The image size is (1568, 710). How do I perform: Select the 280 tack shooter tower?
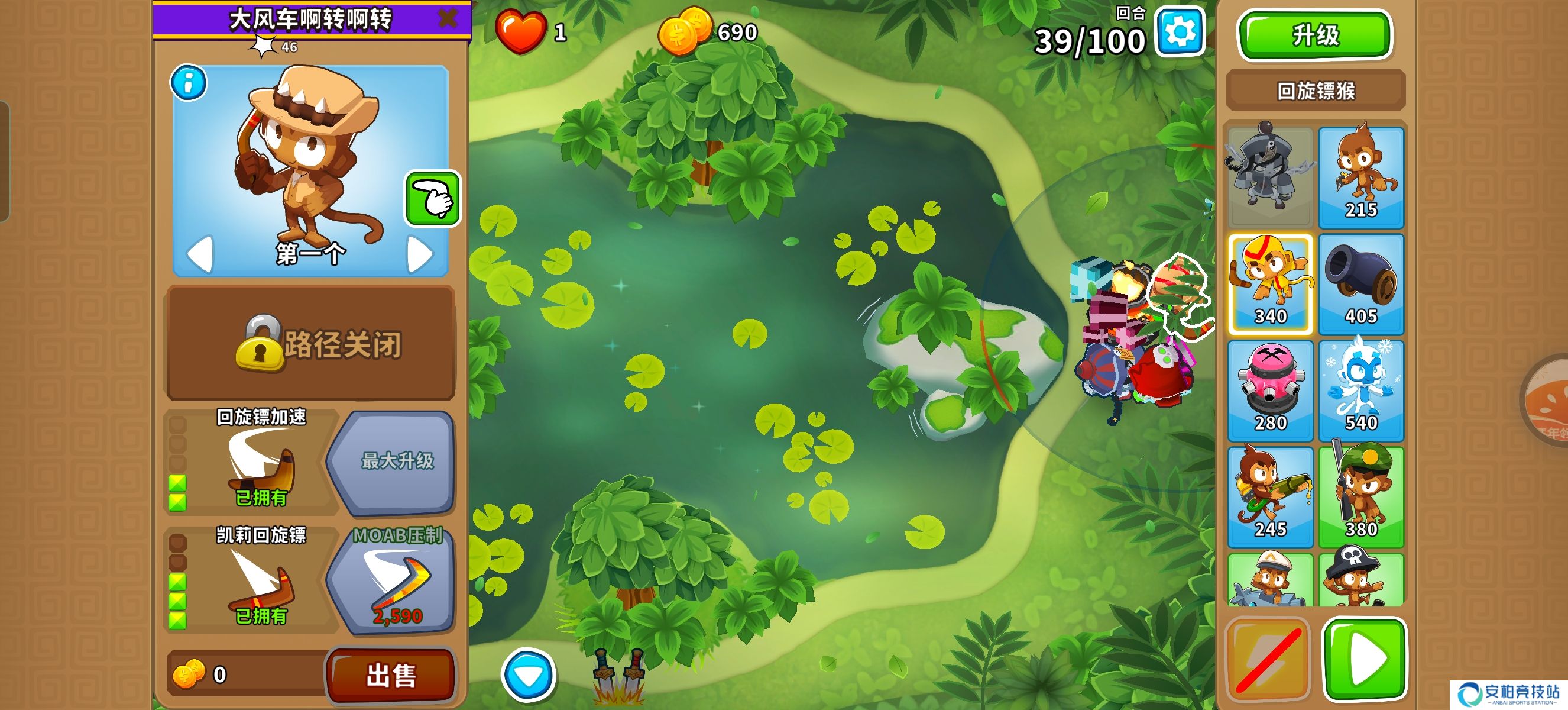coord(1271,390)
